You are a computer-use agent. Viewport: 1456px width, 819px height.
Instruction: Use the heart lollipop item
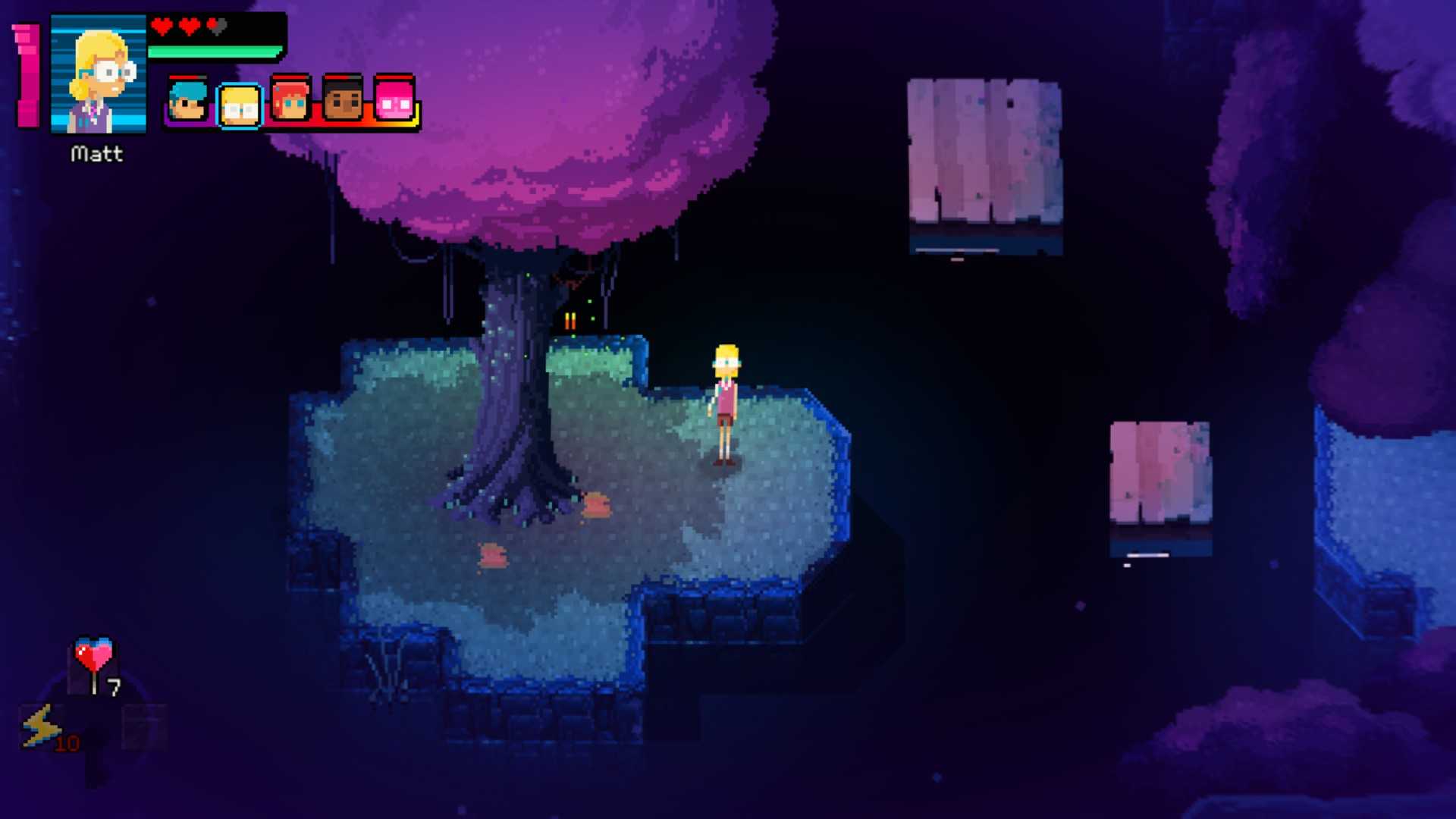coord(93,663)
